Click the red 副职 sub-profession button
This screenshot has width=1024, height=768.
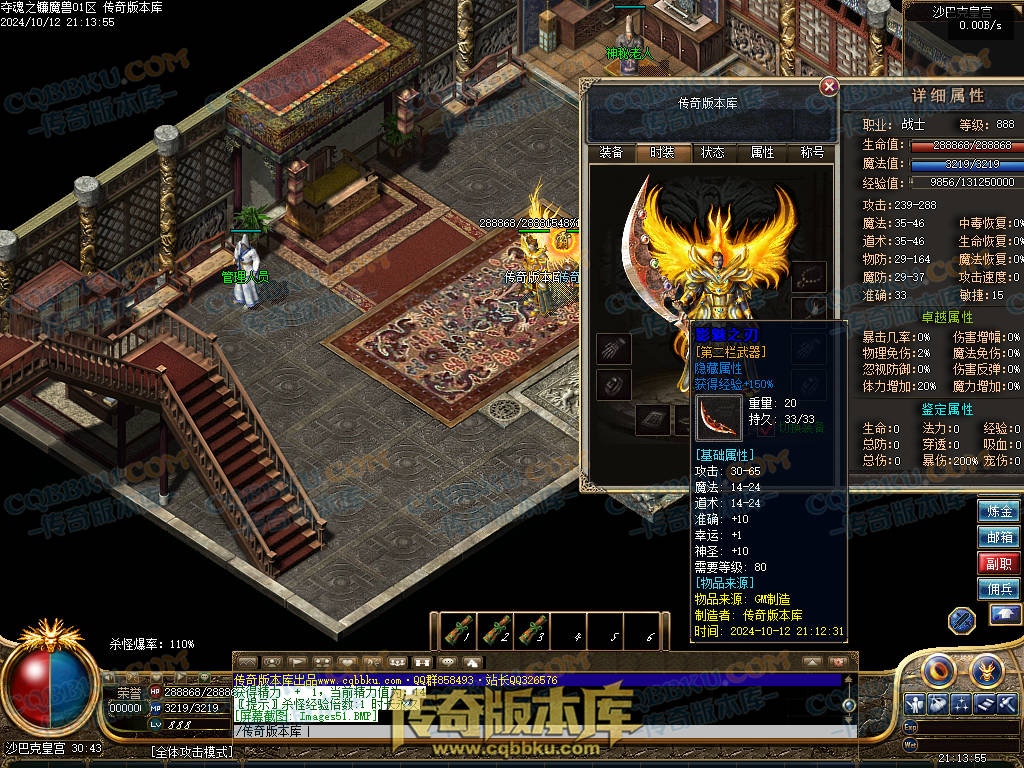[999, 563]
